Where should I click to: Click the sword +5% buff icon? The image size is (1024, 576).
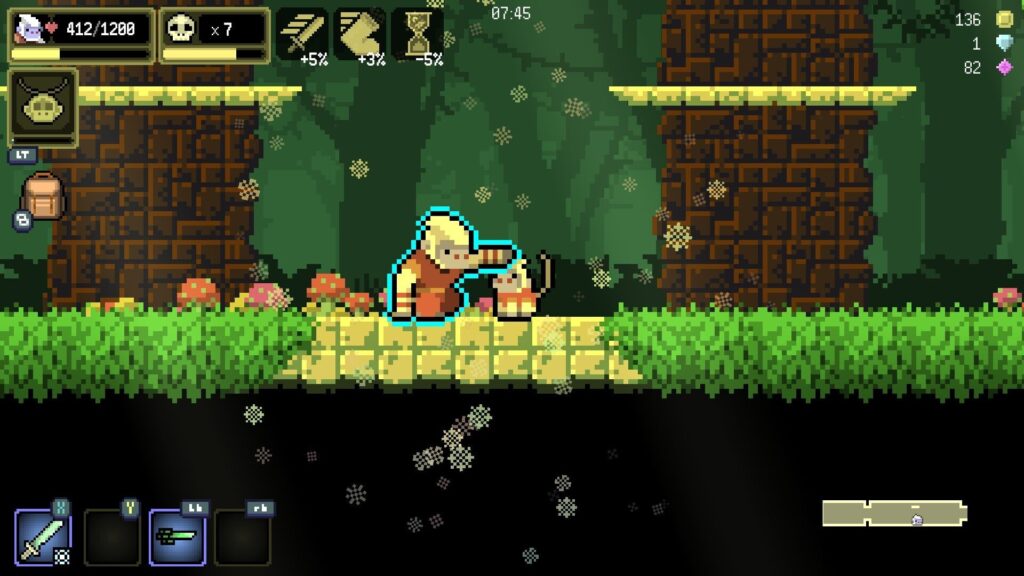pos(301,33)
